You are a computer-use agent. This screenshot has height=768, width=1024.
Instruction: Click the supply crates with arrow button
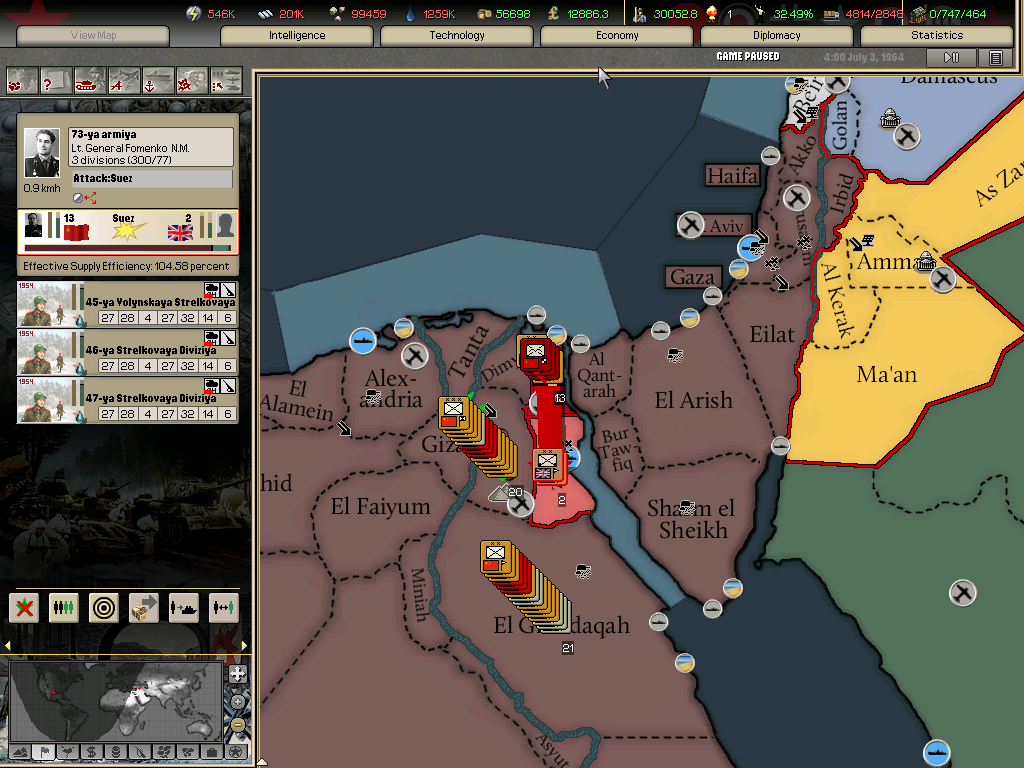point(143,608)
